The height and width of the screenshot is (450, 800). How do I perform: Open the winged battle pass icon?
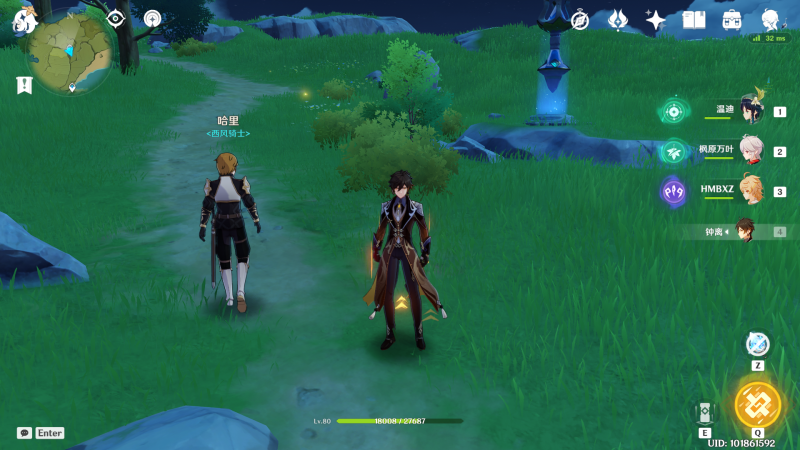coord(618,20)
